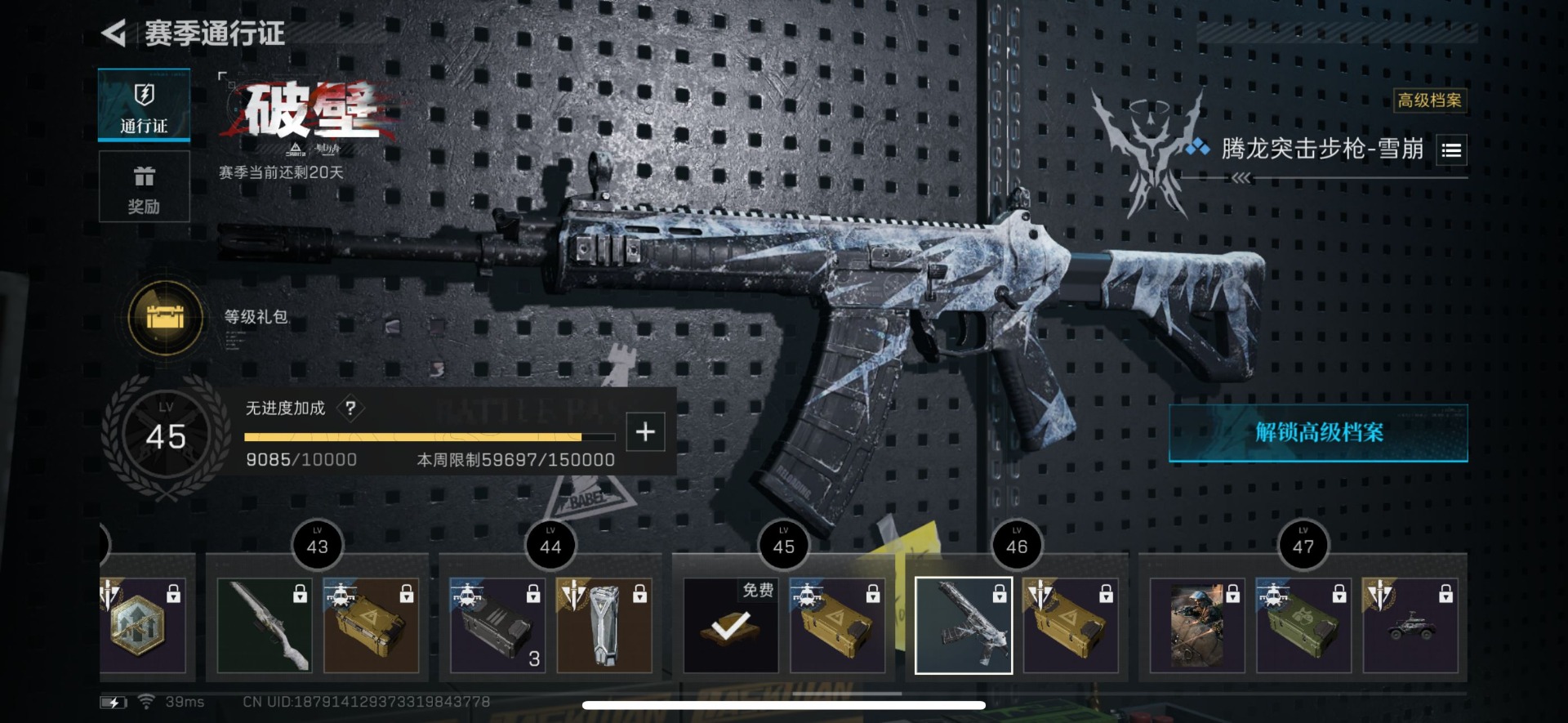This screenshot has width=1568, height=723.
Task: Open the 奖励 rewards tab
Action: (x=144, y=186)
